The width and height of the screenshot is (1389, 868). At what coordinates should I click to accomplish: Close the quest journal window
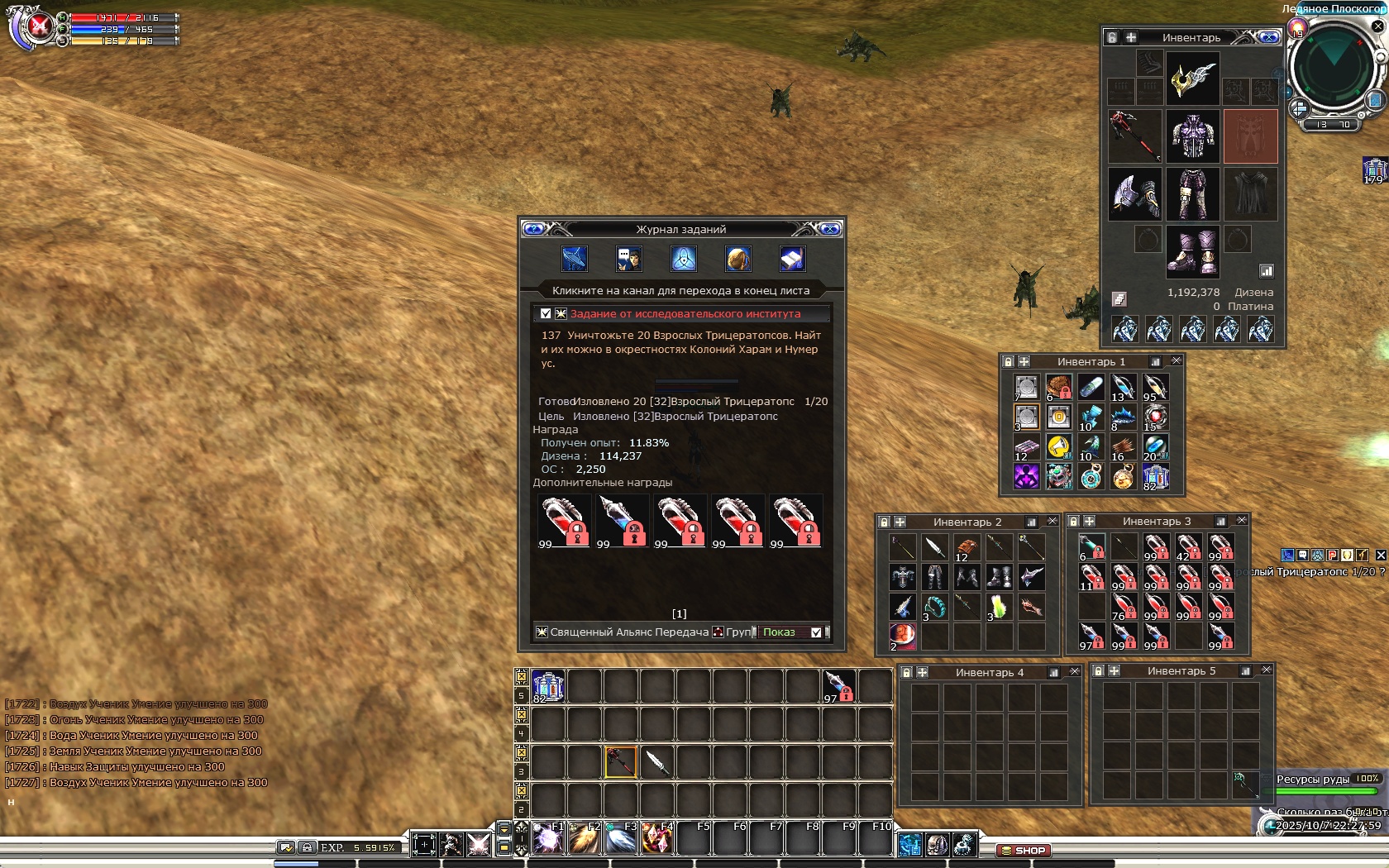(829, 229)
